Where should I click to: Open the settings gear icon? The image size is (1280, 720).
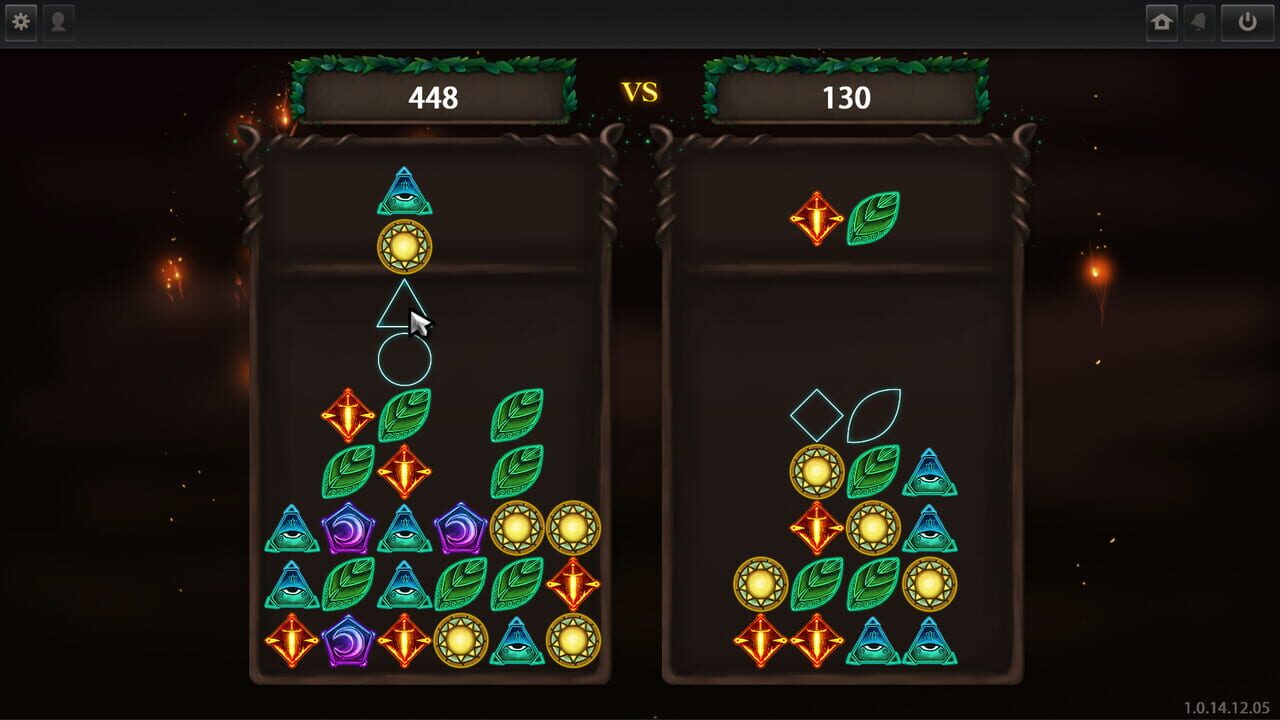[x=21, y=21]
